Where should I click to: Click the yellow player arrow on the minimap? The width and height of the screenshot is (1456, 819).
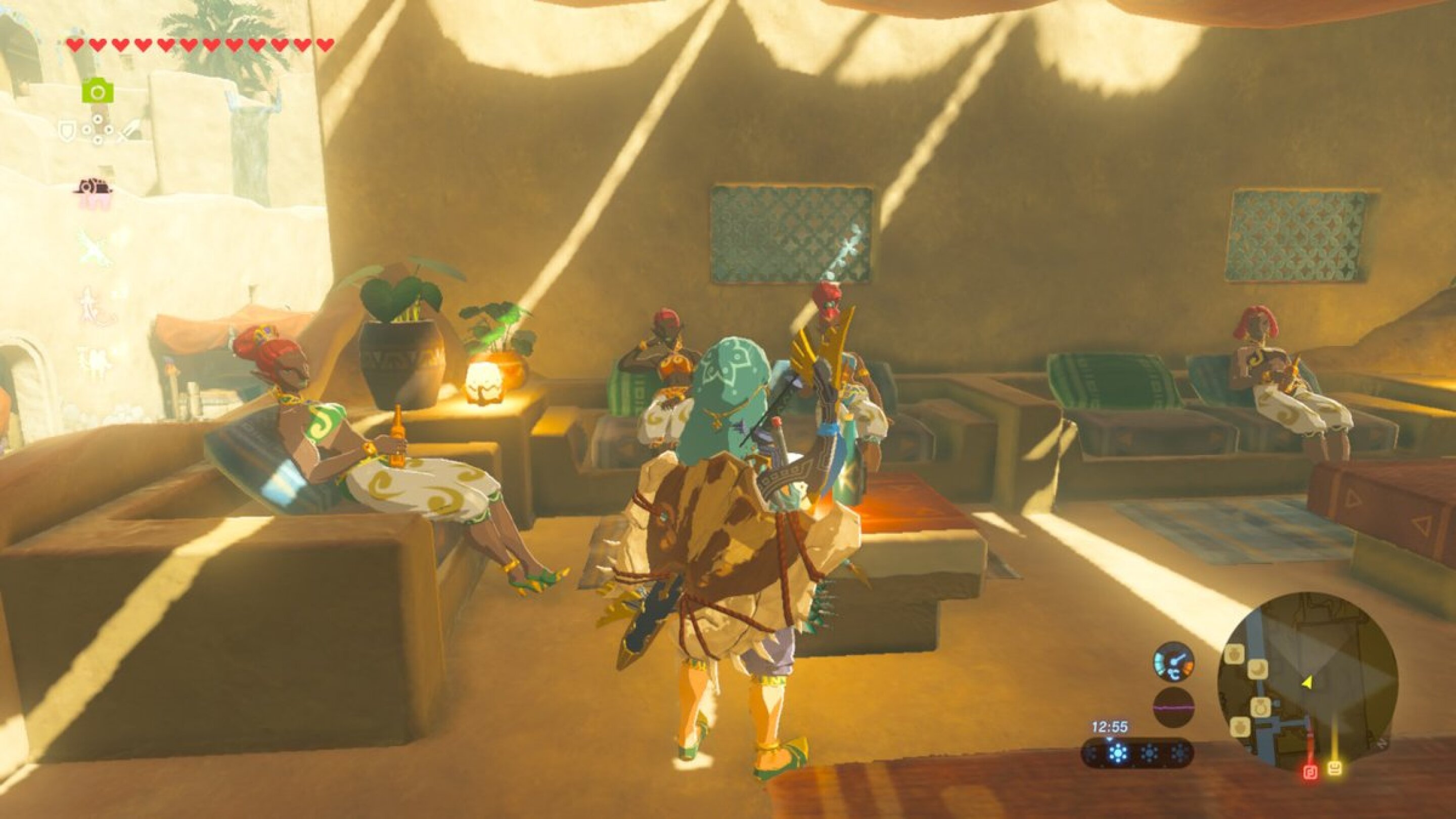pos(1307,683)
